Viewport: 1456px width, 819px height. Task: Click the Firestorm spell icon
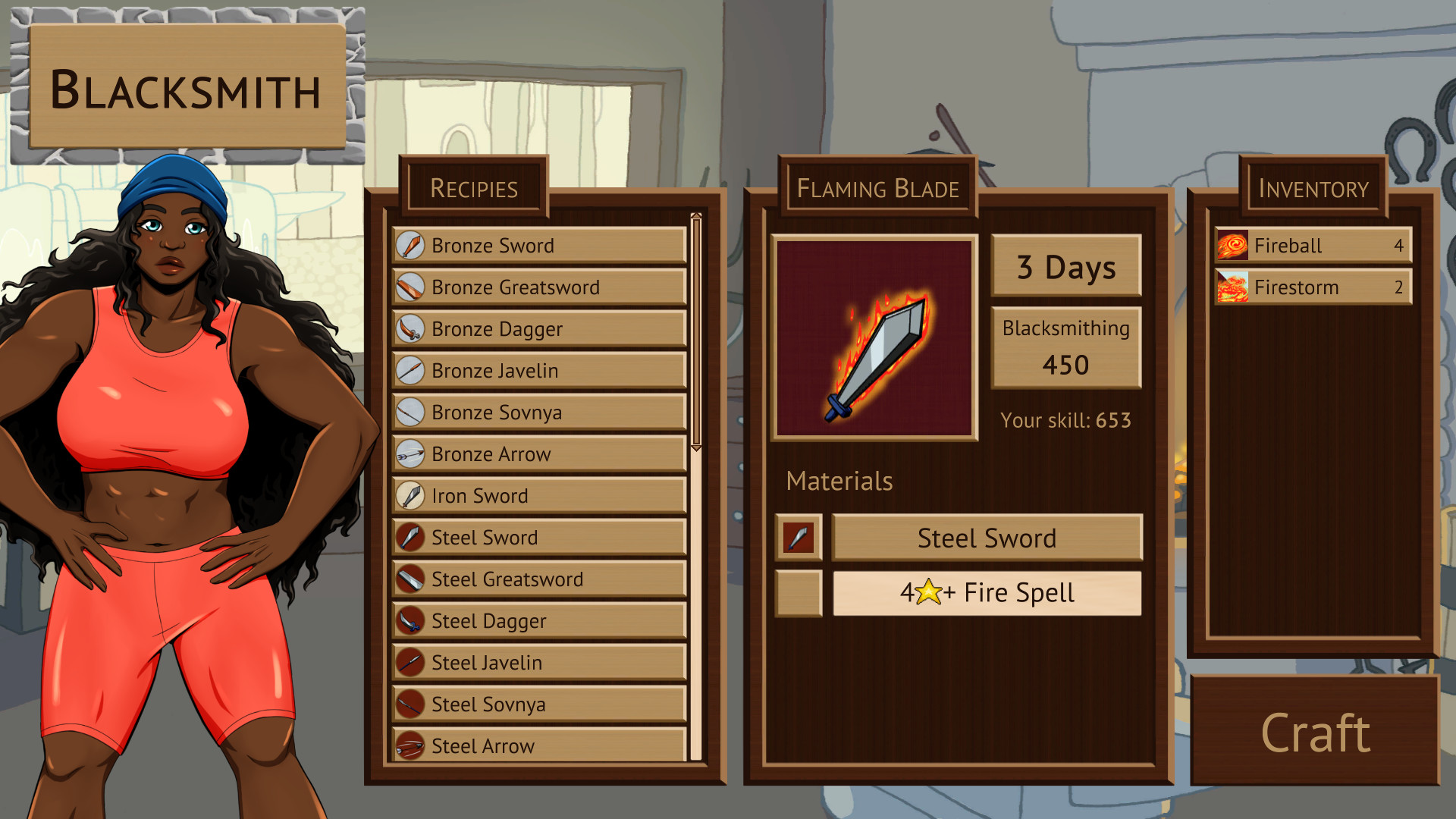[x=1232, y=287]
